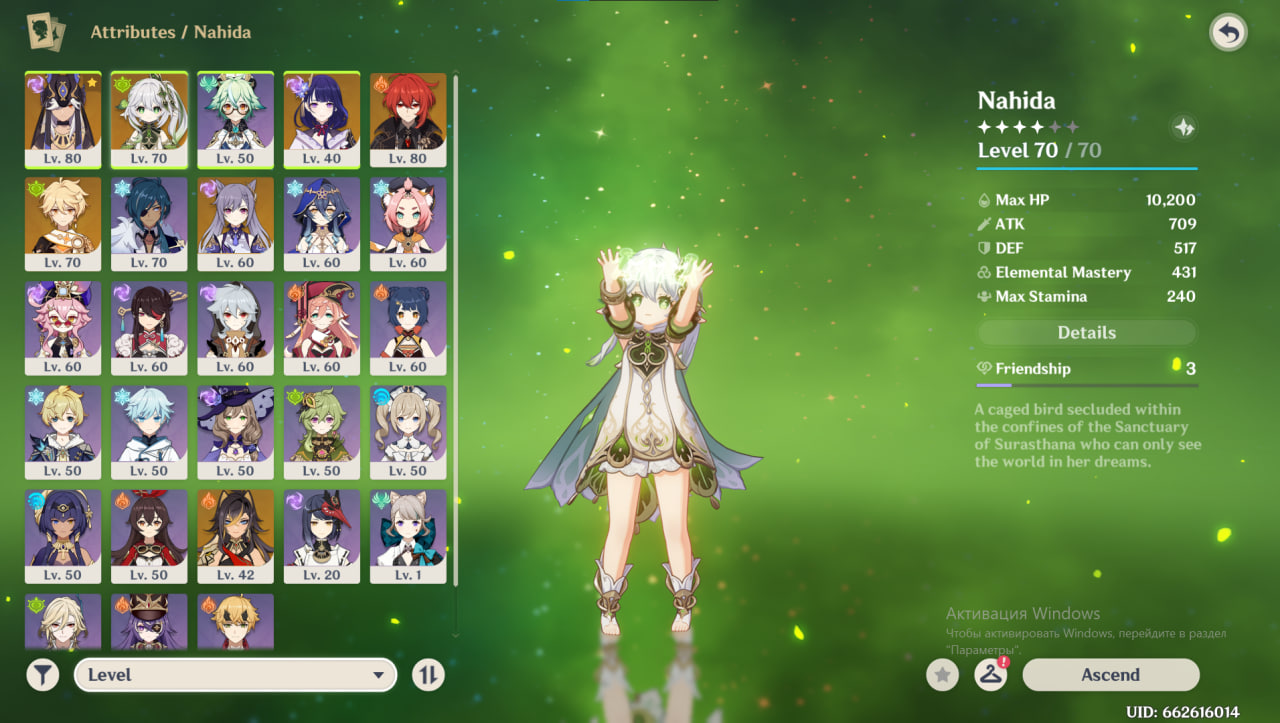Select Cyno's Lv. 80 portrait
Viewport: 1280px width, 723px height.
(63, 120)
